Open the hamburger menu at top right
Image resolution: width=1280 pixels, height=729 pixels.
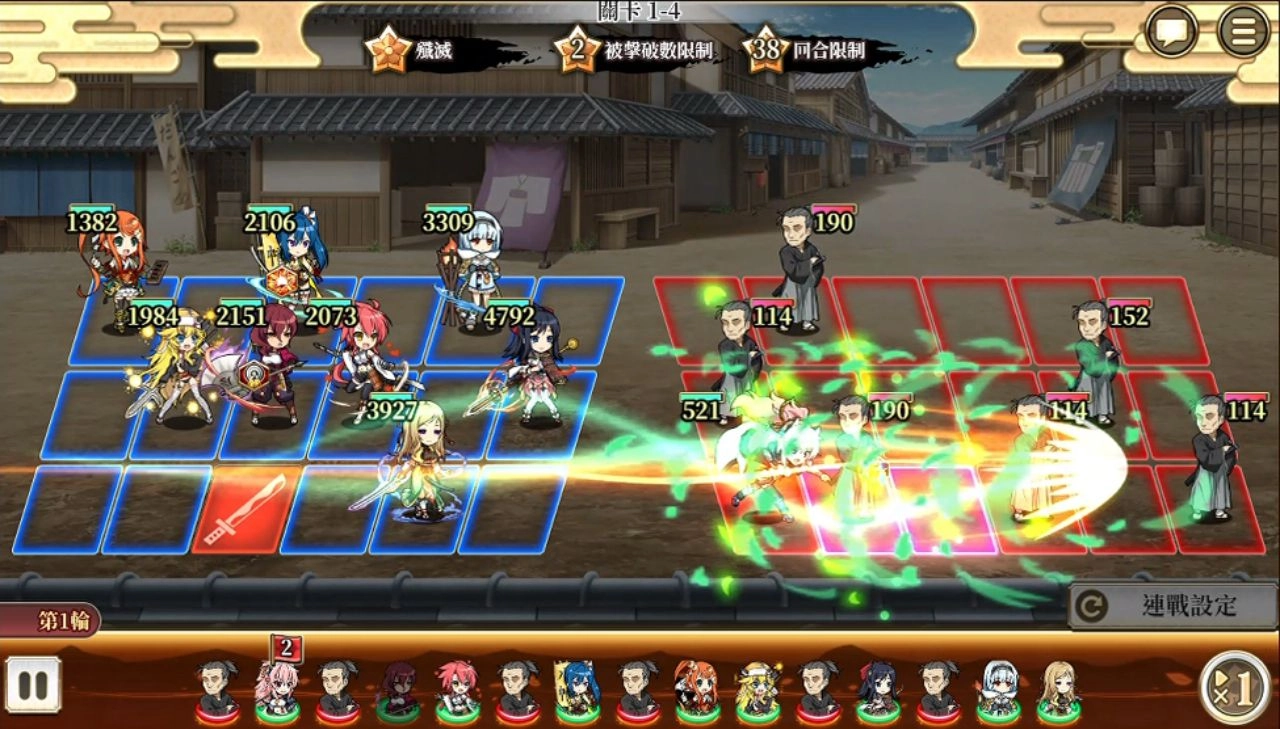click(1243, 30)
